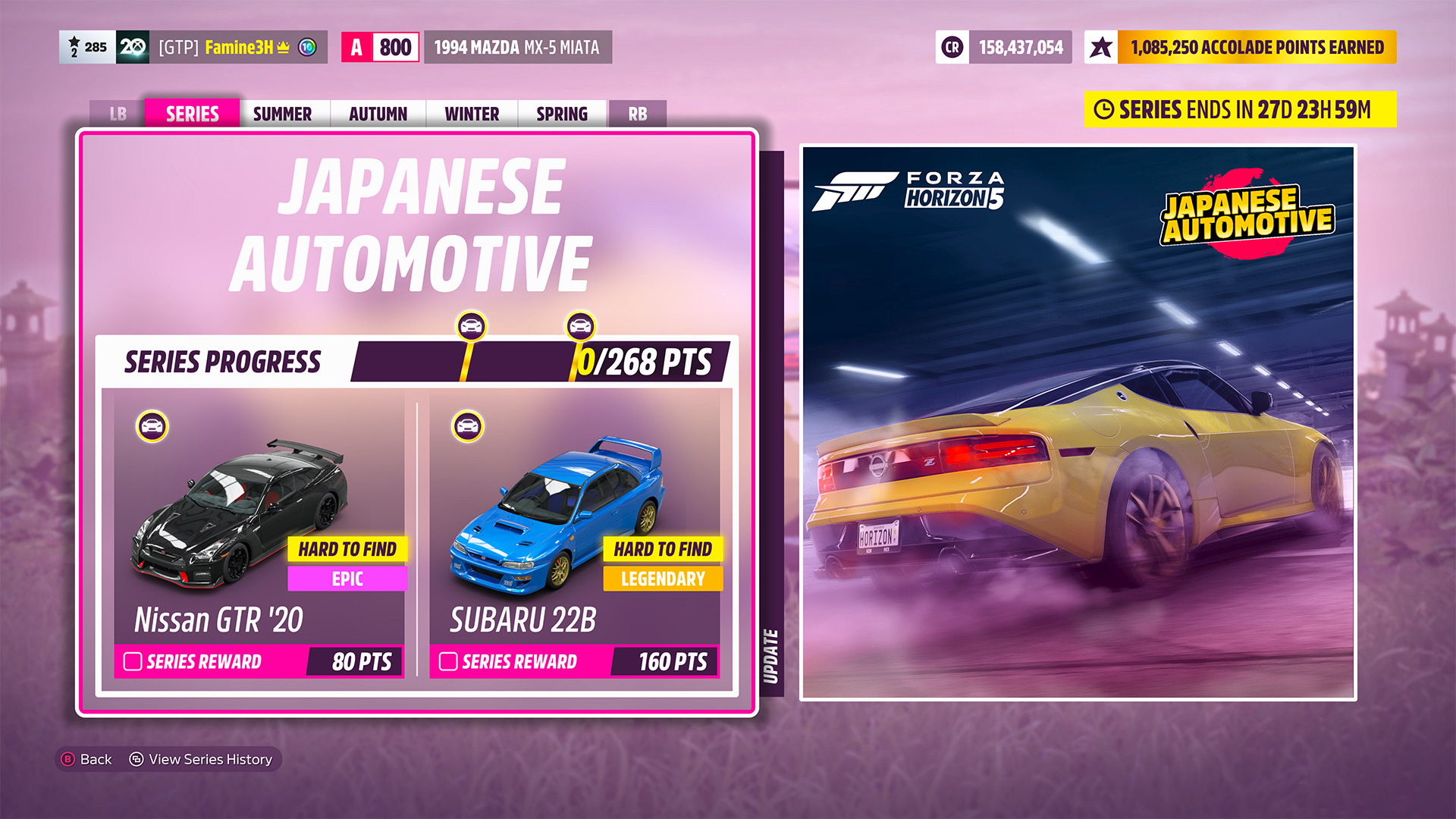Check the Series Reward box for Nissan GTR '20

coord(132,662)
